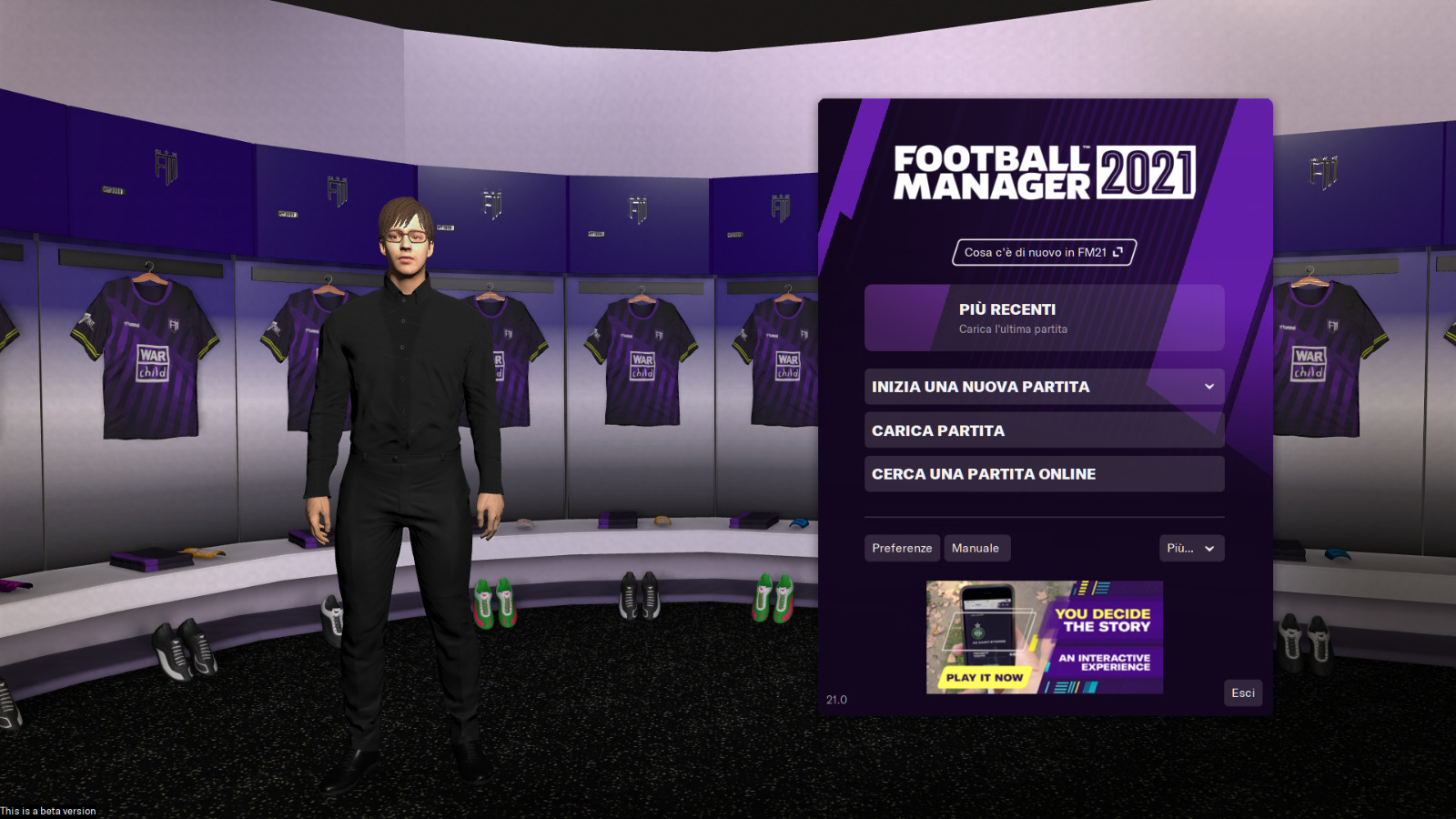Open the Manuale
The width and height of the screenshot is (1456, 819).
coord(976,548)
